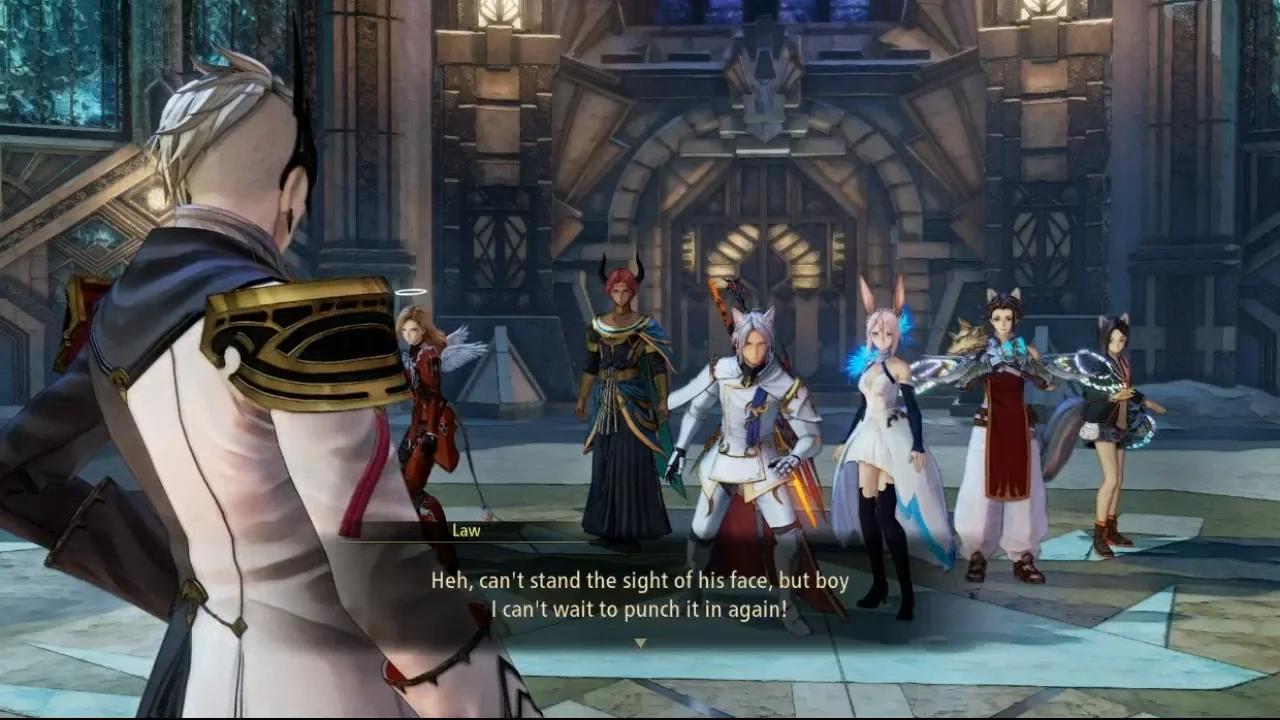Select the rabbit-eared girl in white dress

point(880,420)
